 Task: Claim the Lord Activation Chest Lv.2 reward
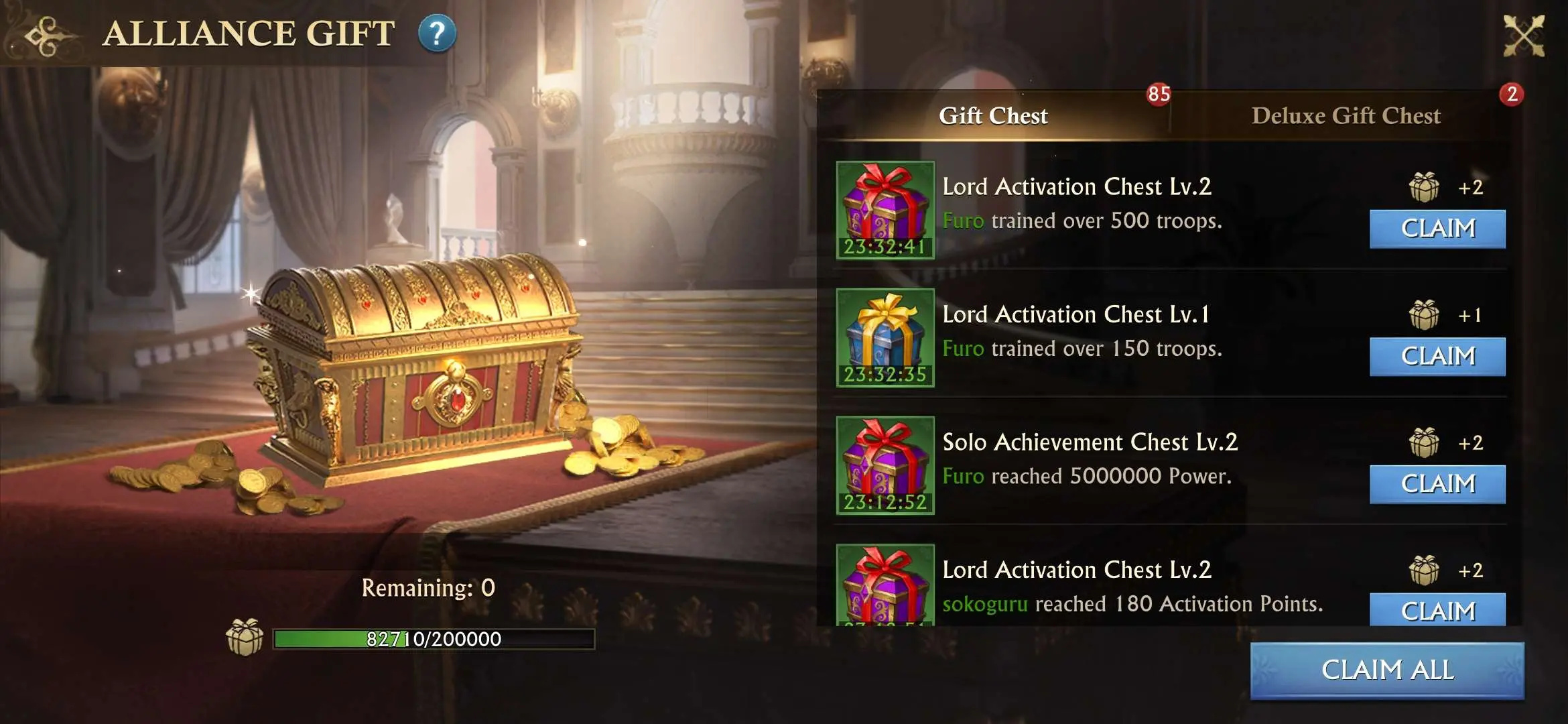[x=1437, y=229]
